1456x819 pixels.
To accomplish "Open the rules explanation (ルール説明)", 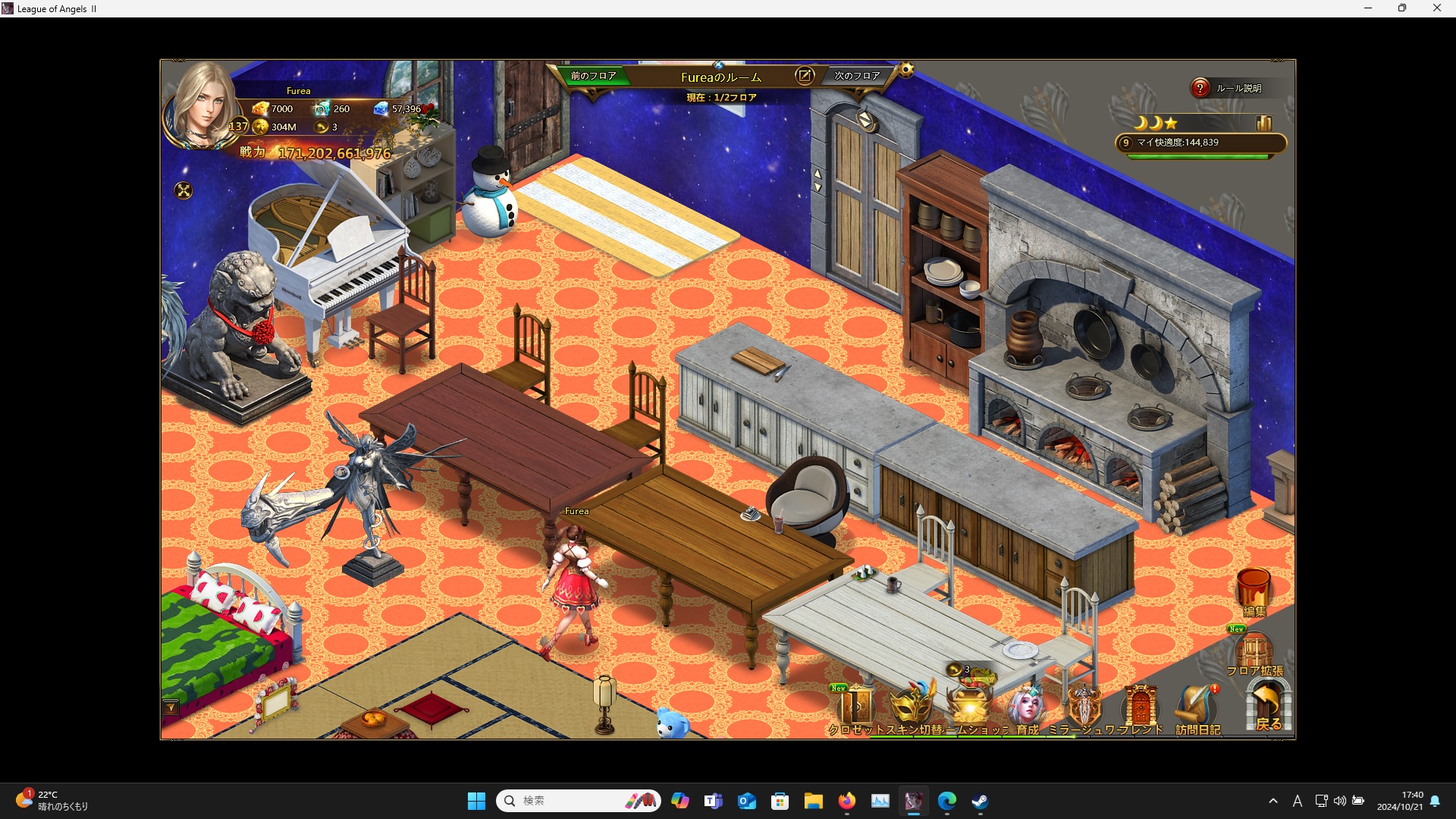I will point(1228,88).
